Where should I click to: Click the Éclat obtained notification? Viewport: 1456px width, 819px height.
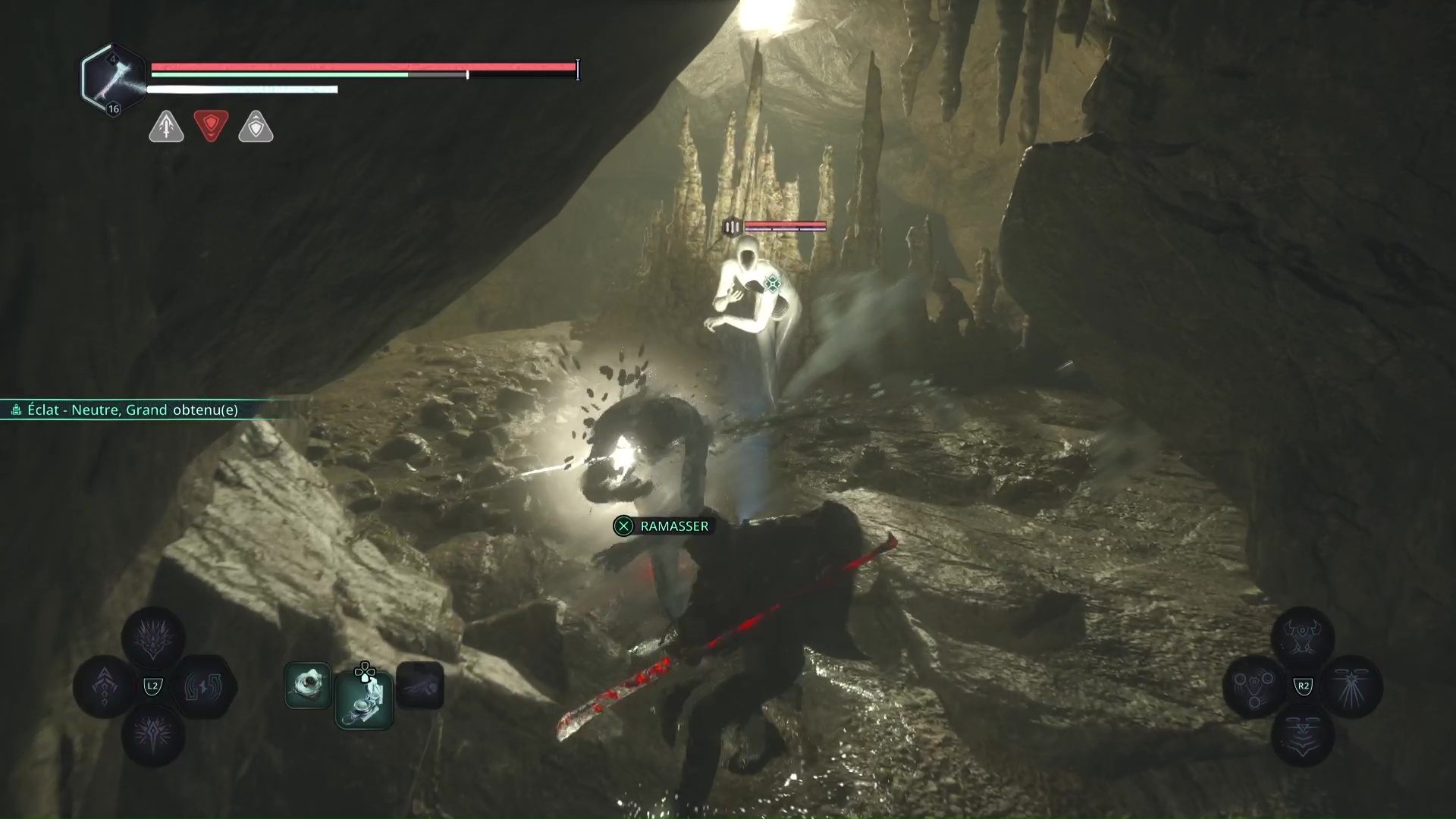(x=133, y=410)
